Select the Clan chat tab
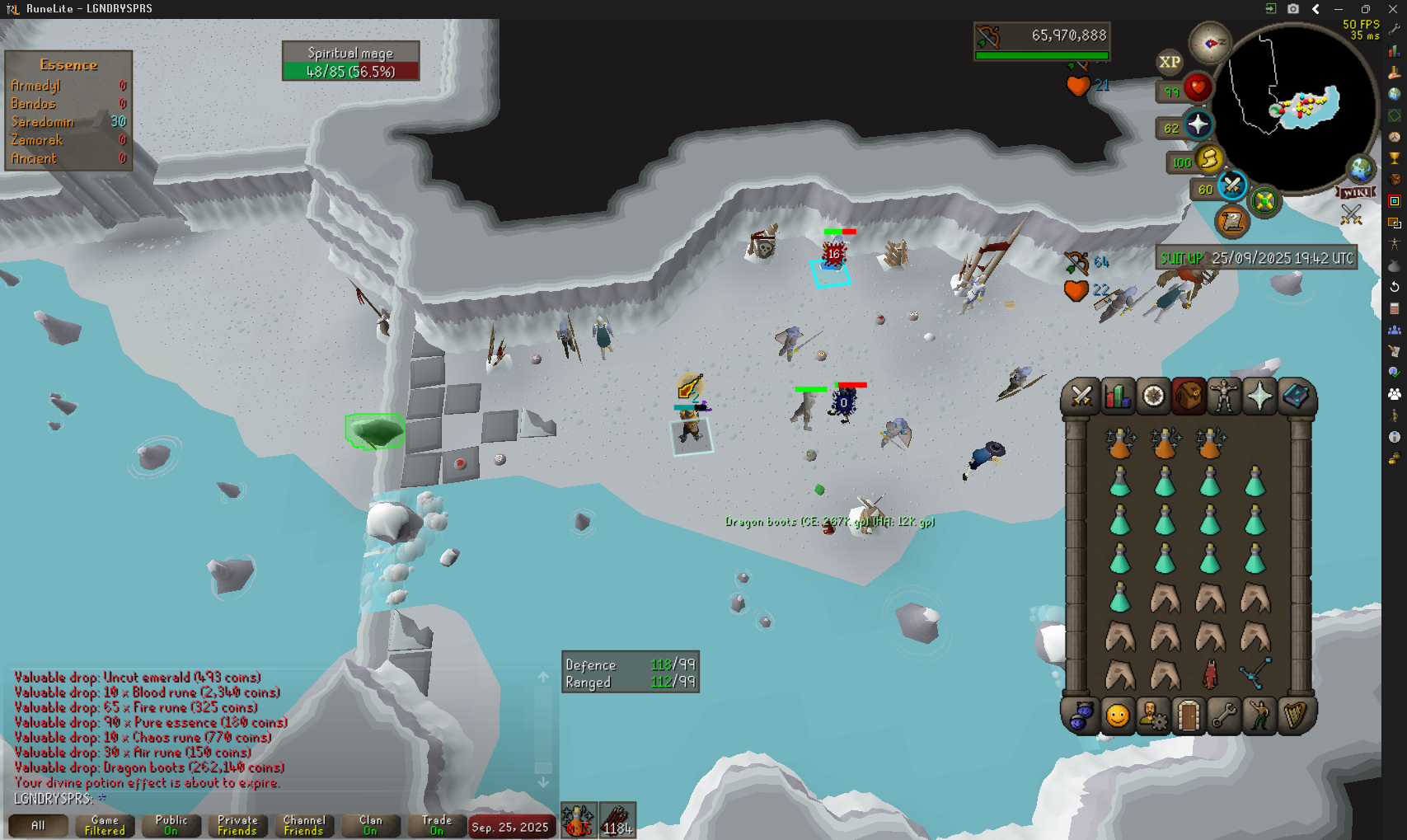 point(370,825)
